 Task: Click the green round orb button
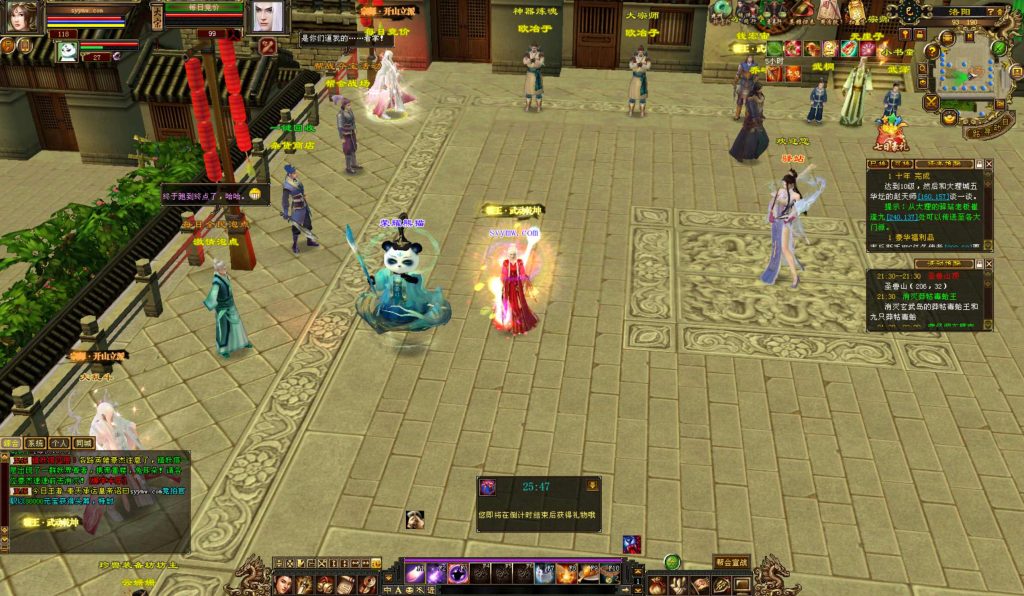tap(672, 562)
